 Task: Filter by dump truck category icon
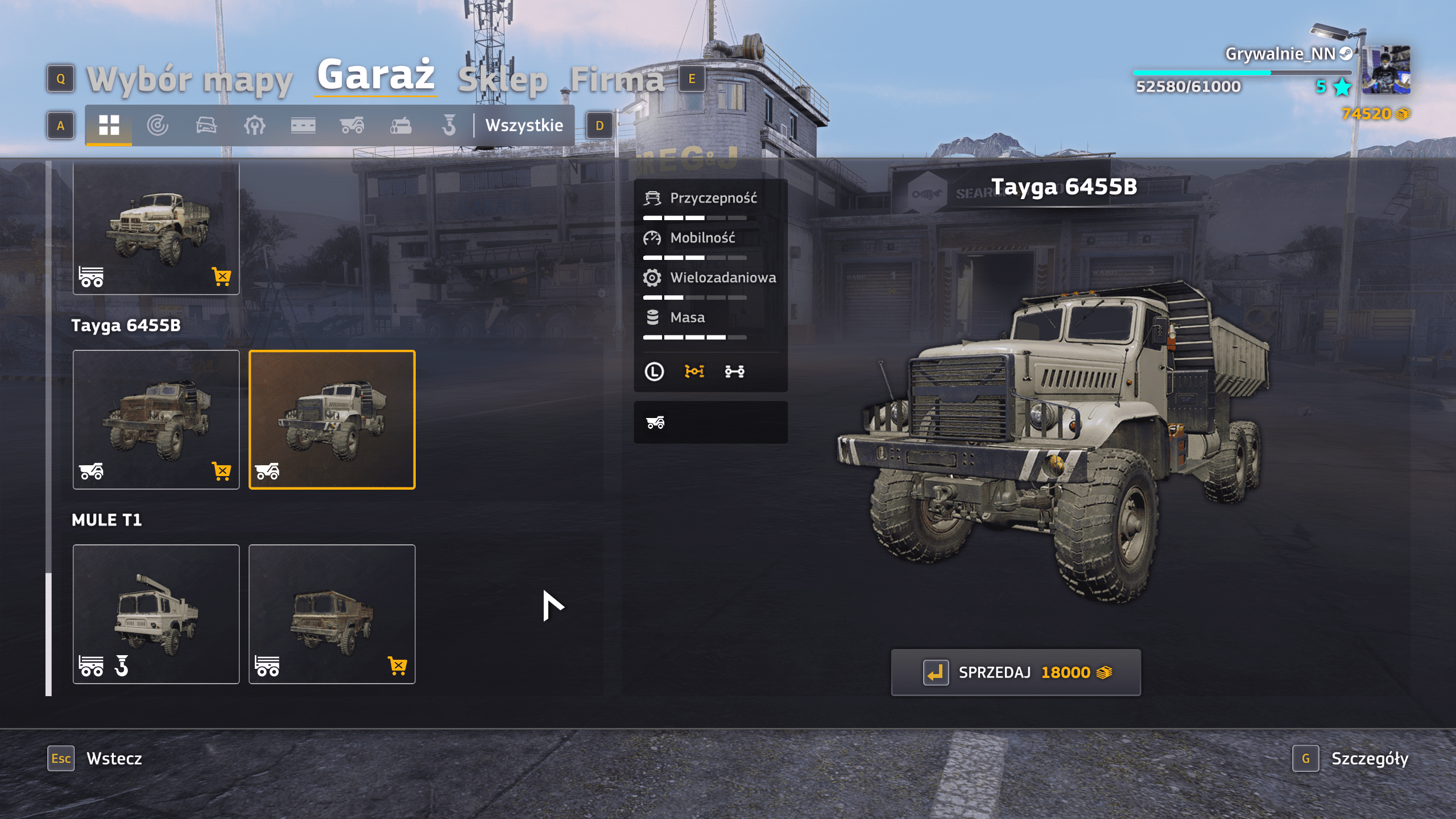click(x=352, y=125)
